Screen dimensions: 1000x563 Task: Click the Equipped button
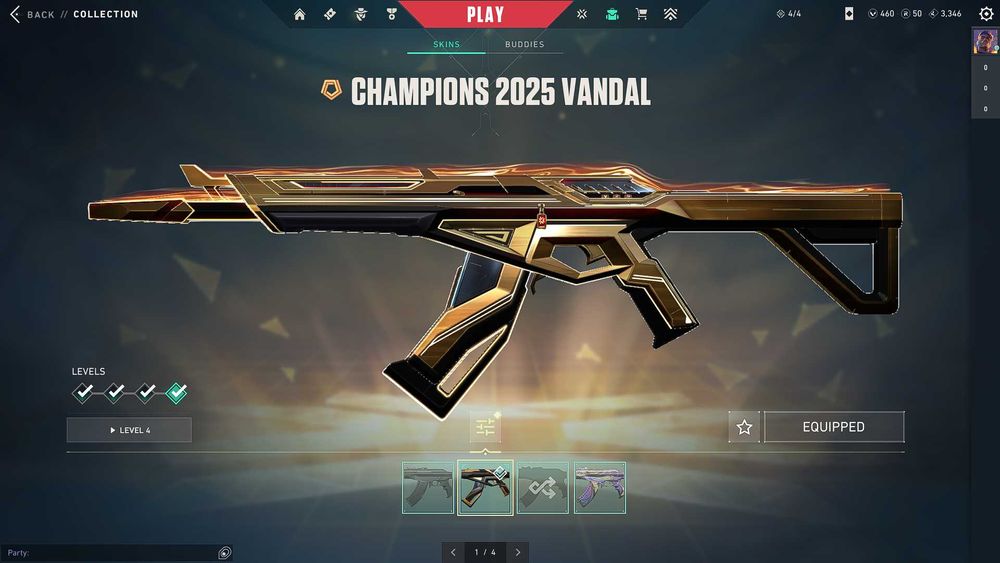[833, 427]
